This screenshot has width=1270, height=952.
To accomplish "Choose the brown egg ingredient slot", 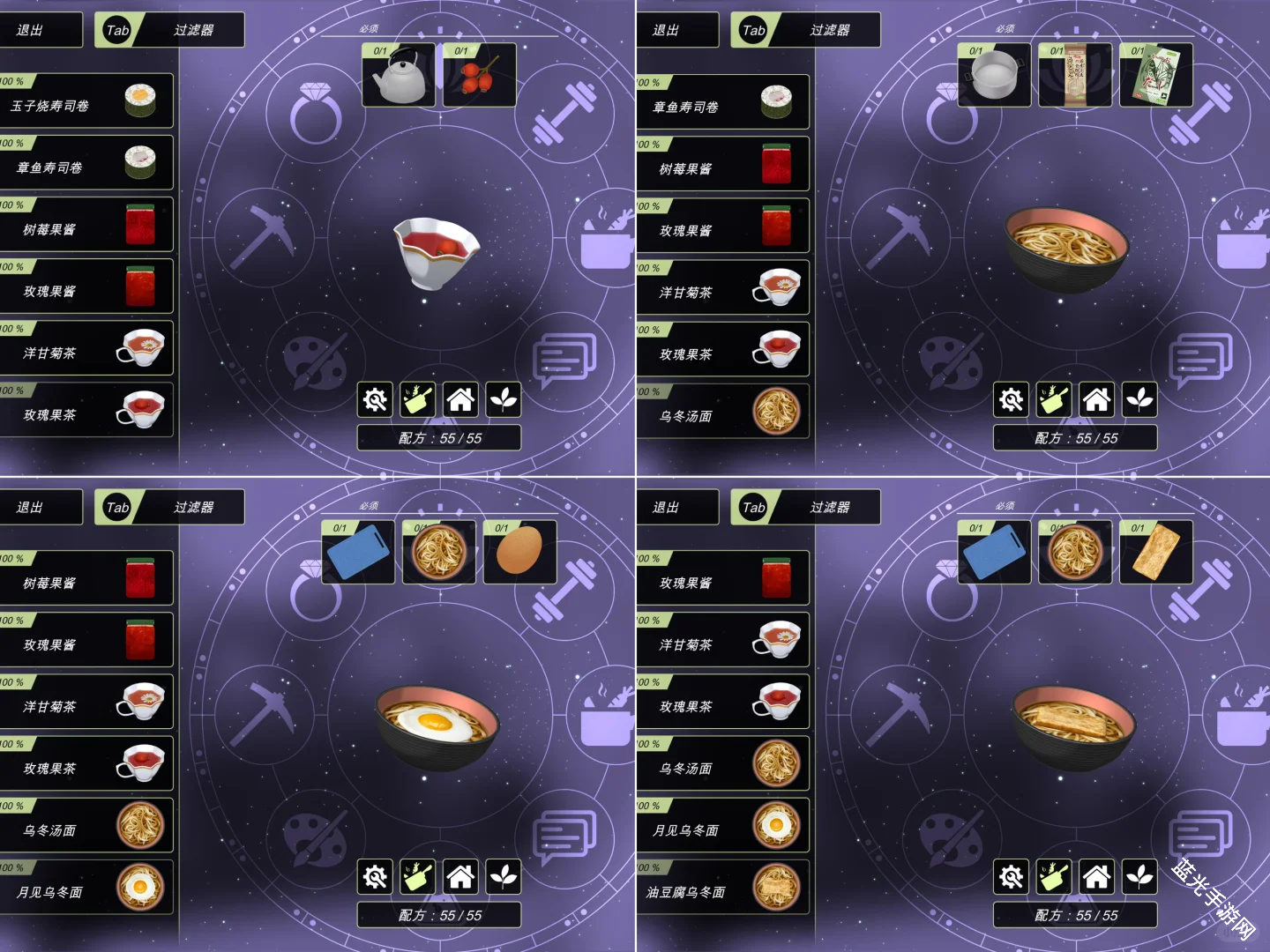I will point(519,553).
